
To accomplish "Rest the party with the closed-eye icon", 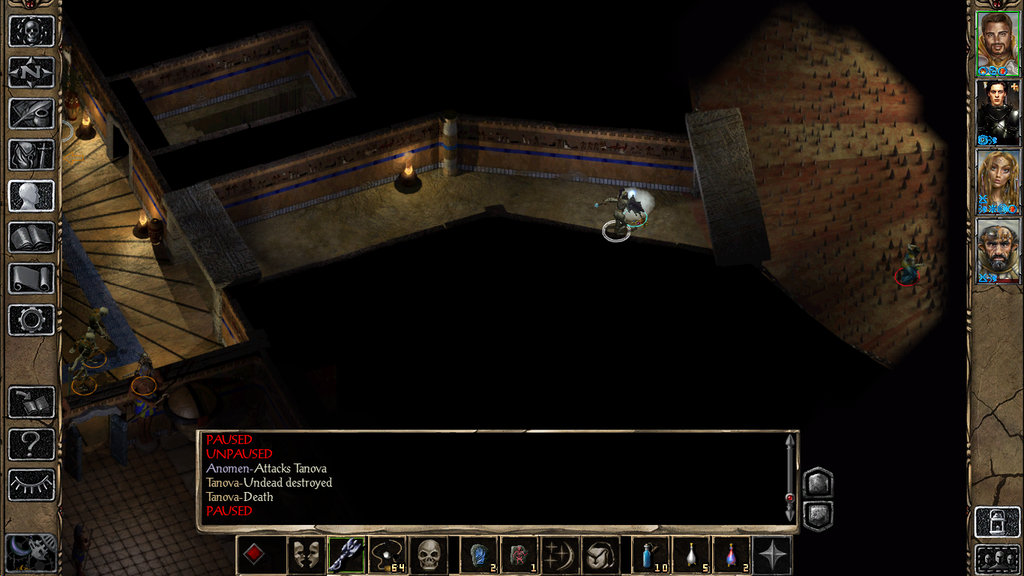I will point(31,484).
